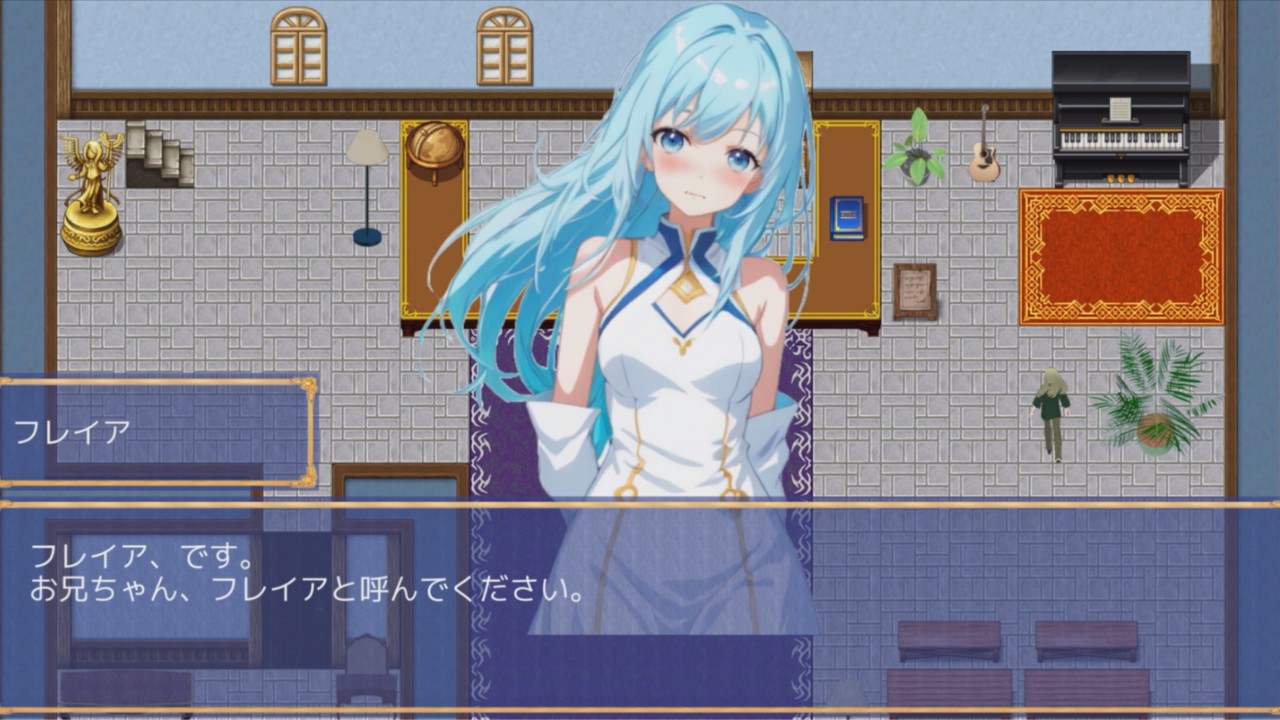The image size is (1280, 720).
Task: Click the acoustic guitar on the wall
Action: coord(985,160)
